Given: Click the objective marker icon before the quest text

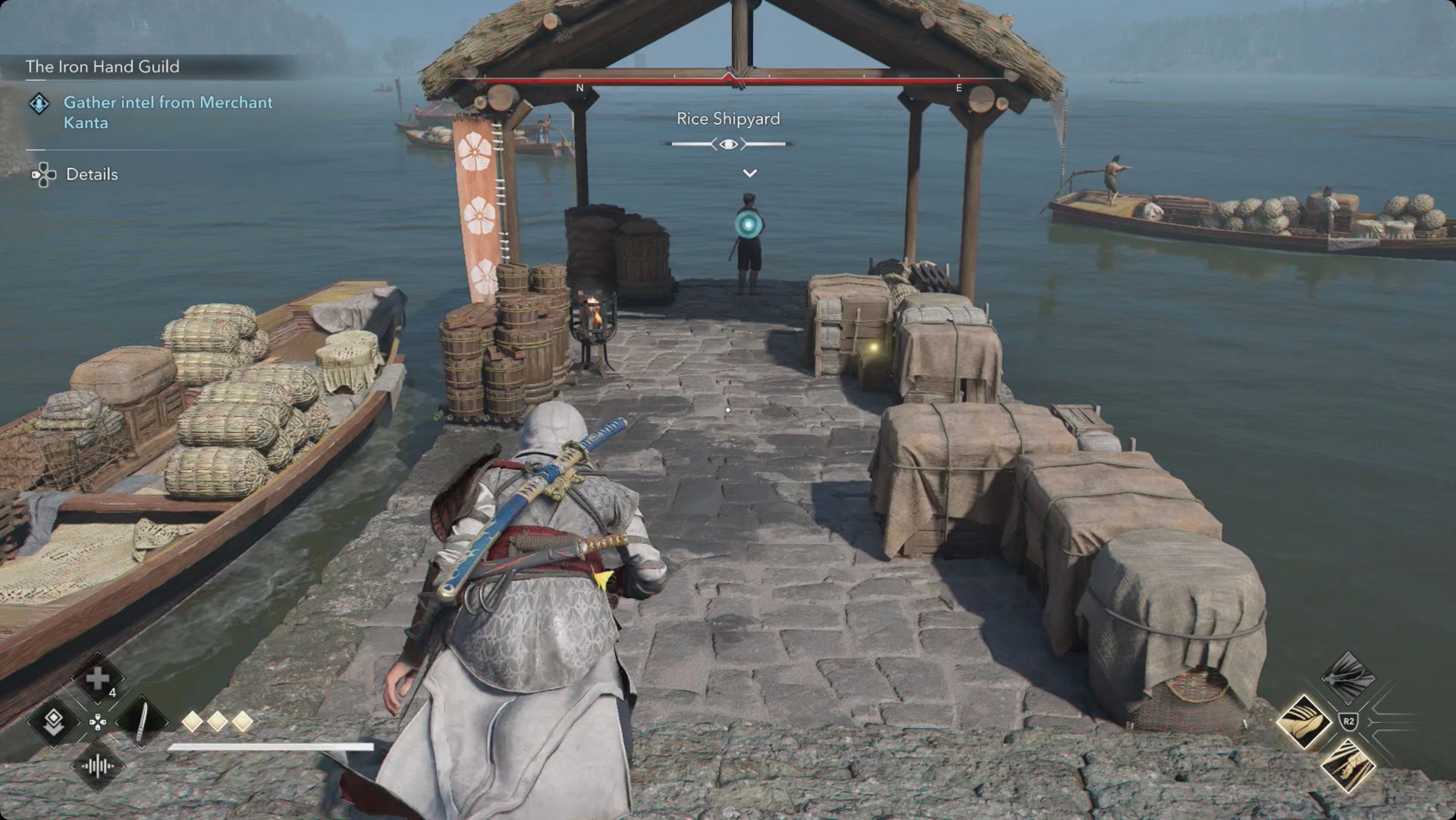Looking at the screenshot, I should pyautogui.click(x=38, y=104).
